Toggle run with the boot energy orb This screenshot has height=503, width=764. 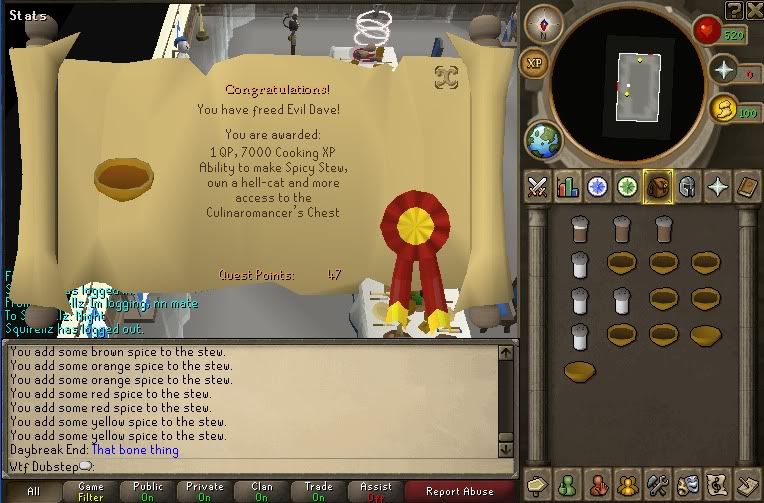[723, 109]
